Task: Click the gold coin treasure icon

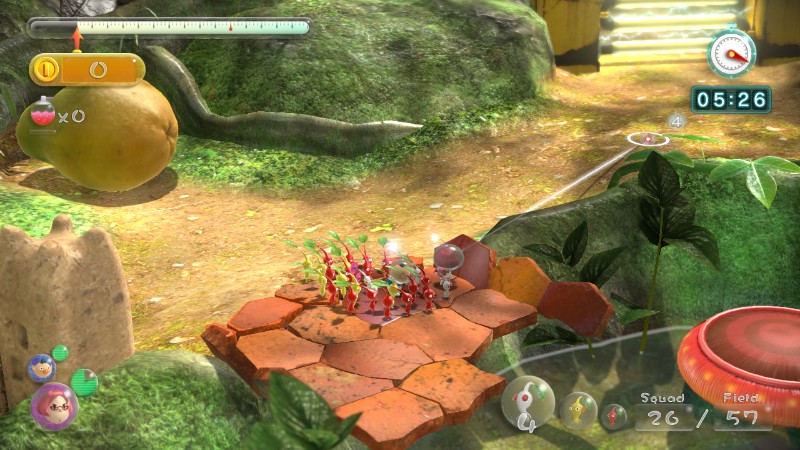Action: tap(46, 70)
